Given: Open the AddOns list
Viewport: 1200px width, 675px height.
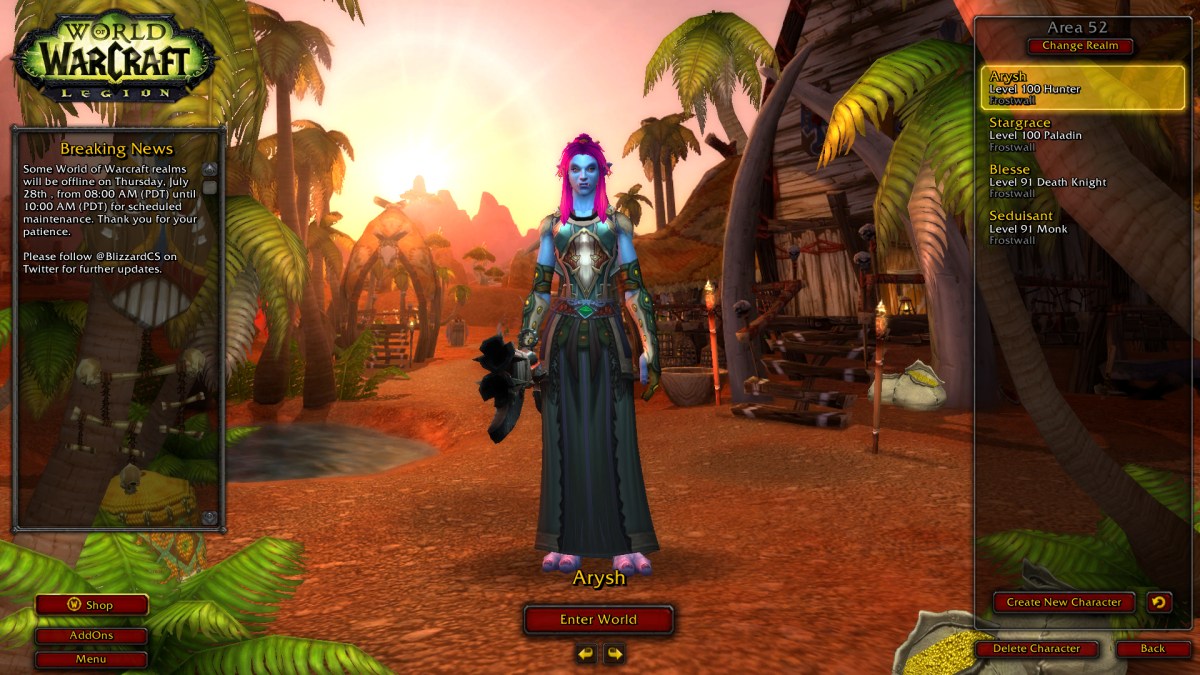Looking at the screenshot, I should click(x=92, y=636).
